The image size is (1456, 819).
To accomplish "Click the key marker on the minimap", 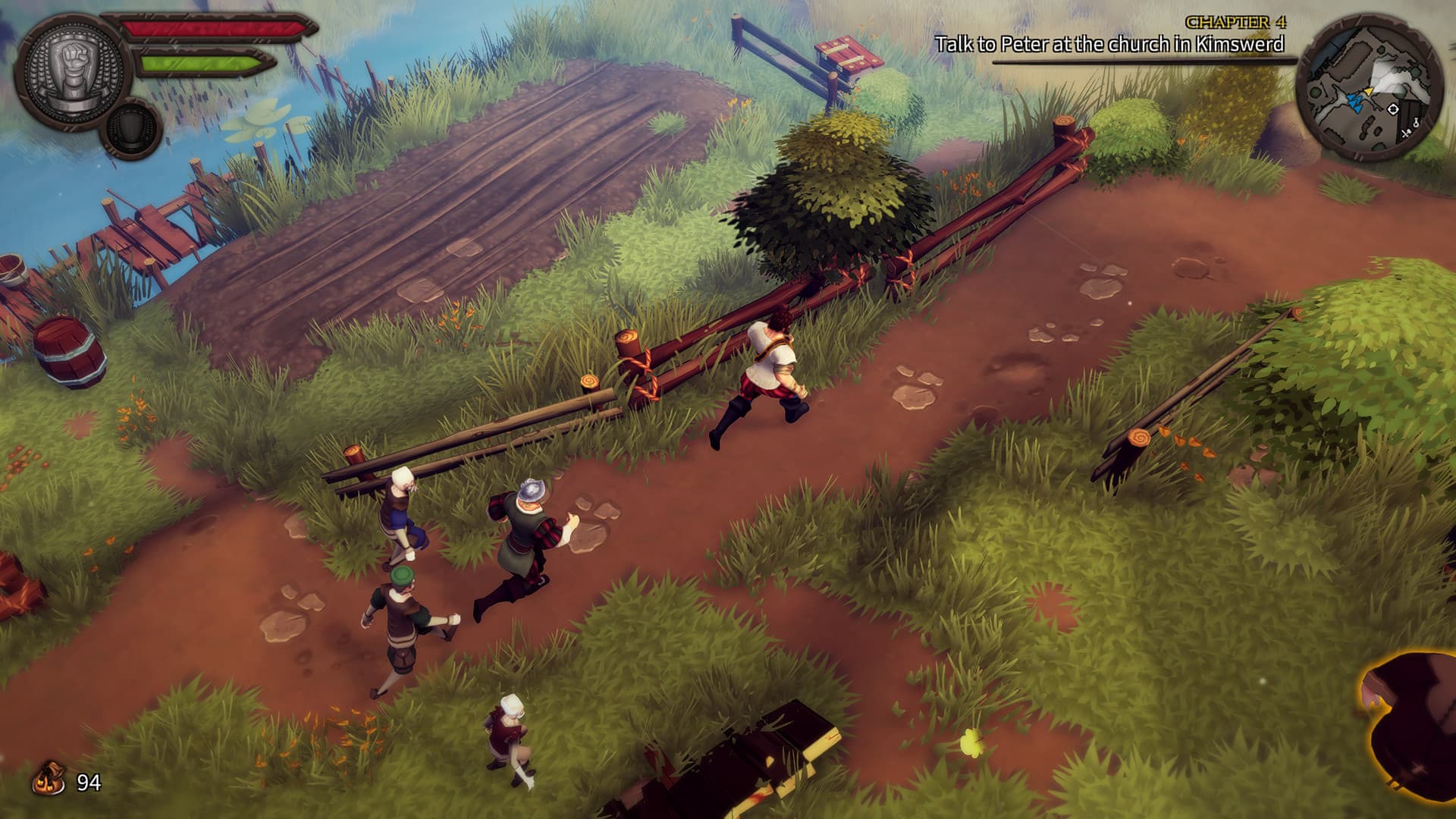I will click(1416, 124).
